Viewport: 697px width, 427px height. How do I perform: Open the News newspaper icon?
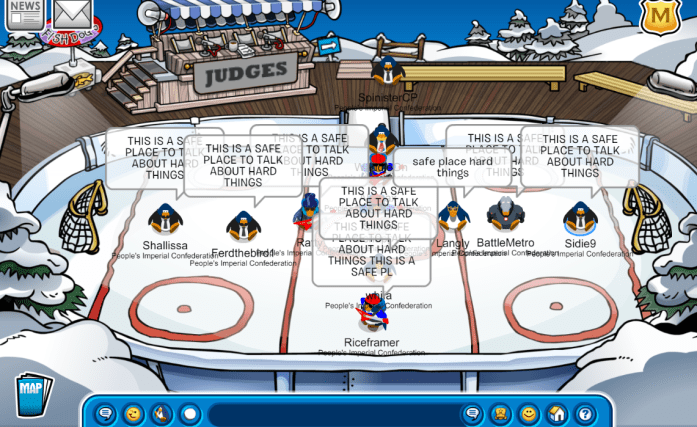coord(23,15)
